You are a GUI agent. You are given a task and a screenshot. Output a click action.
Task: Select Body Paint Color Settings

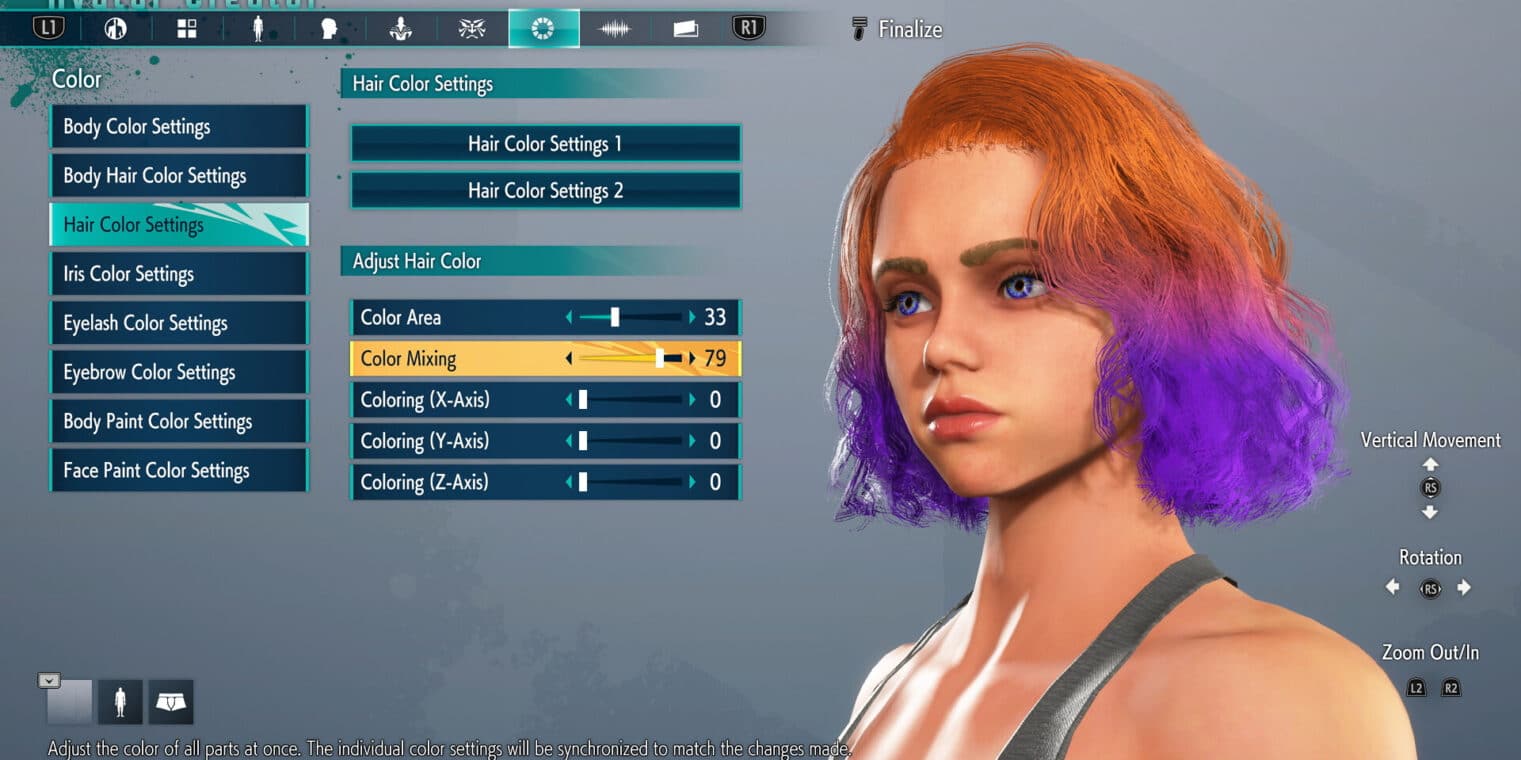coord(179,421)
